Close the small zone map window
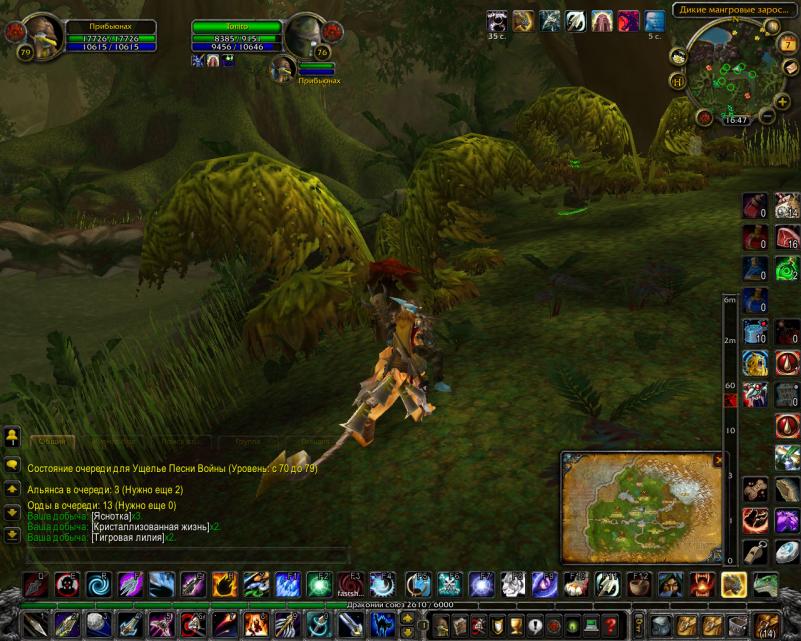 (718, 460)
